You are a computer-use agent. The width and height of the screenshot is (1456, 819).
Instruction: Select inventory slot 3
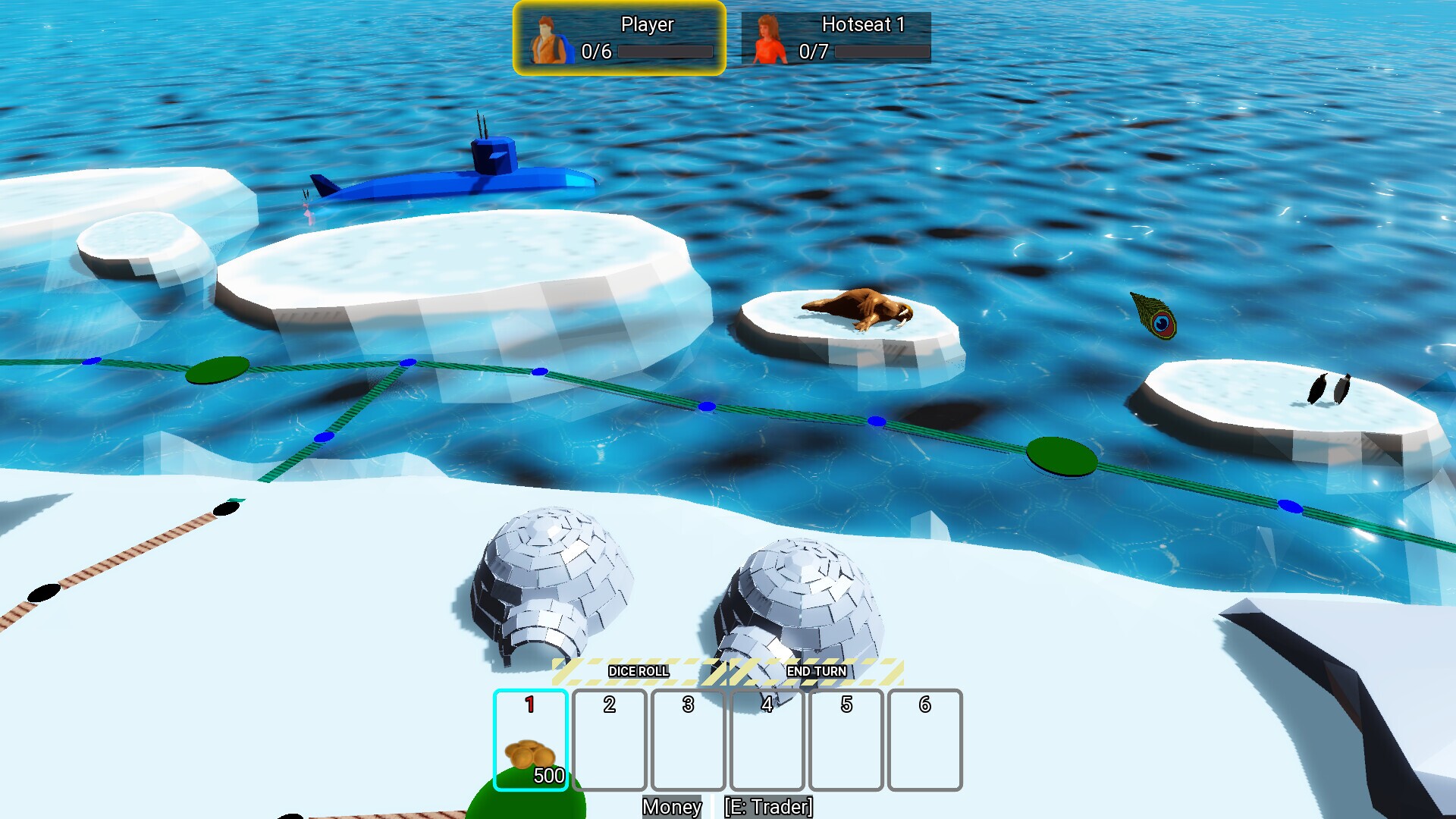coord(688,739)
